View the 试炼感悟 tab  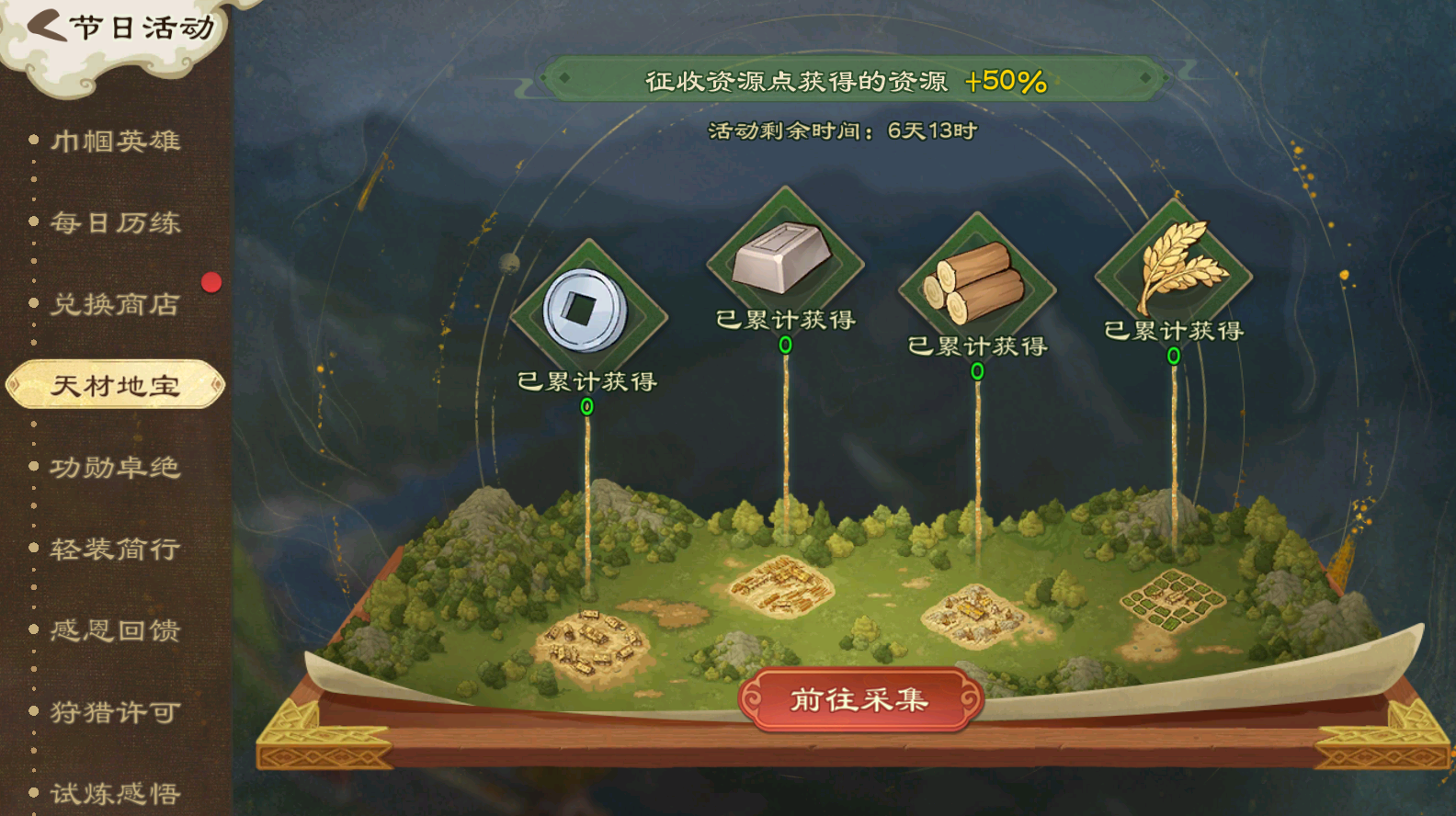tap(115, 793)
